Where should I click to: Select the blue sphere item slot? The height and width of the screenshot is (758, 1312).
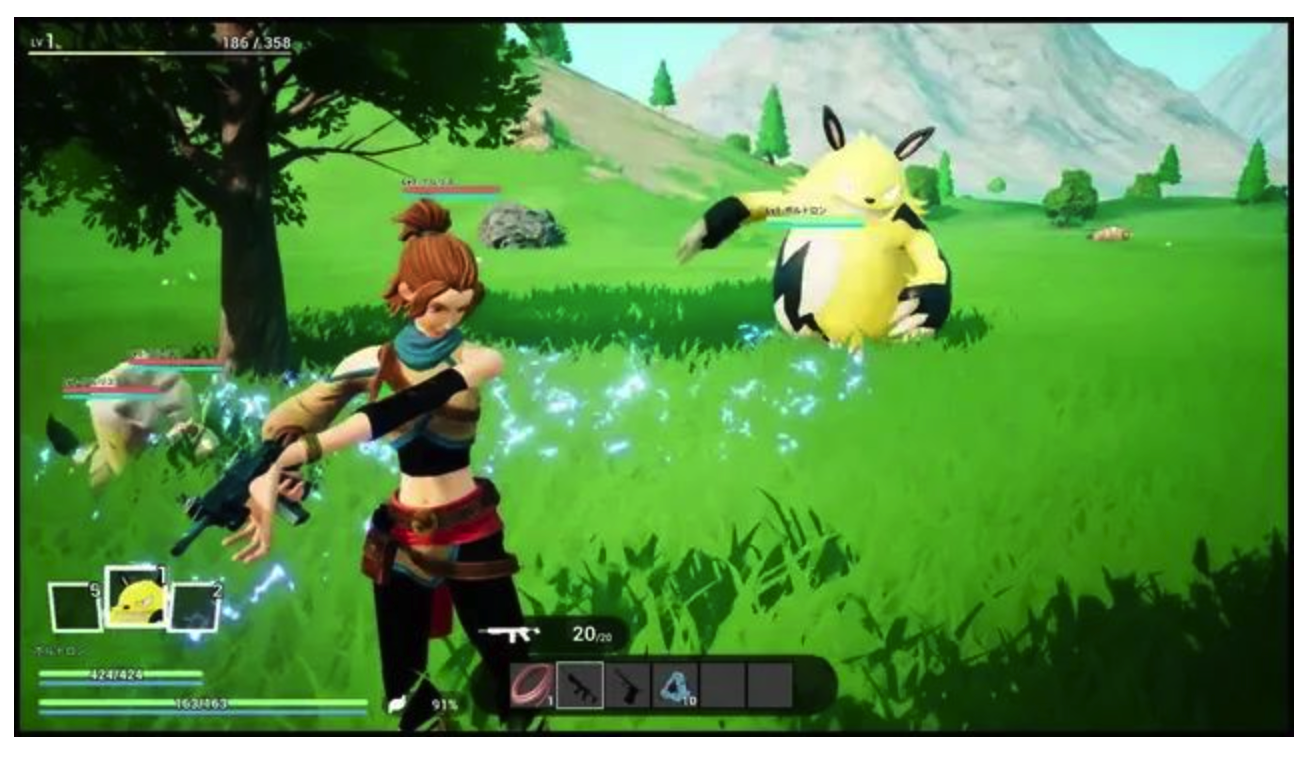point(675,686)
